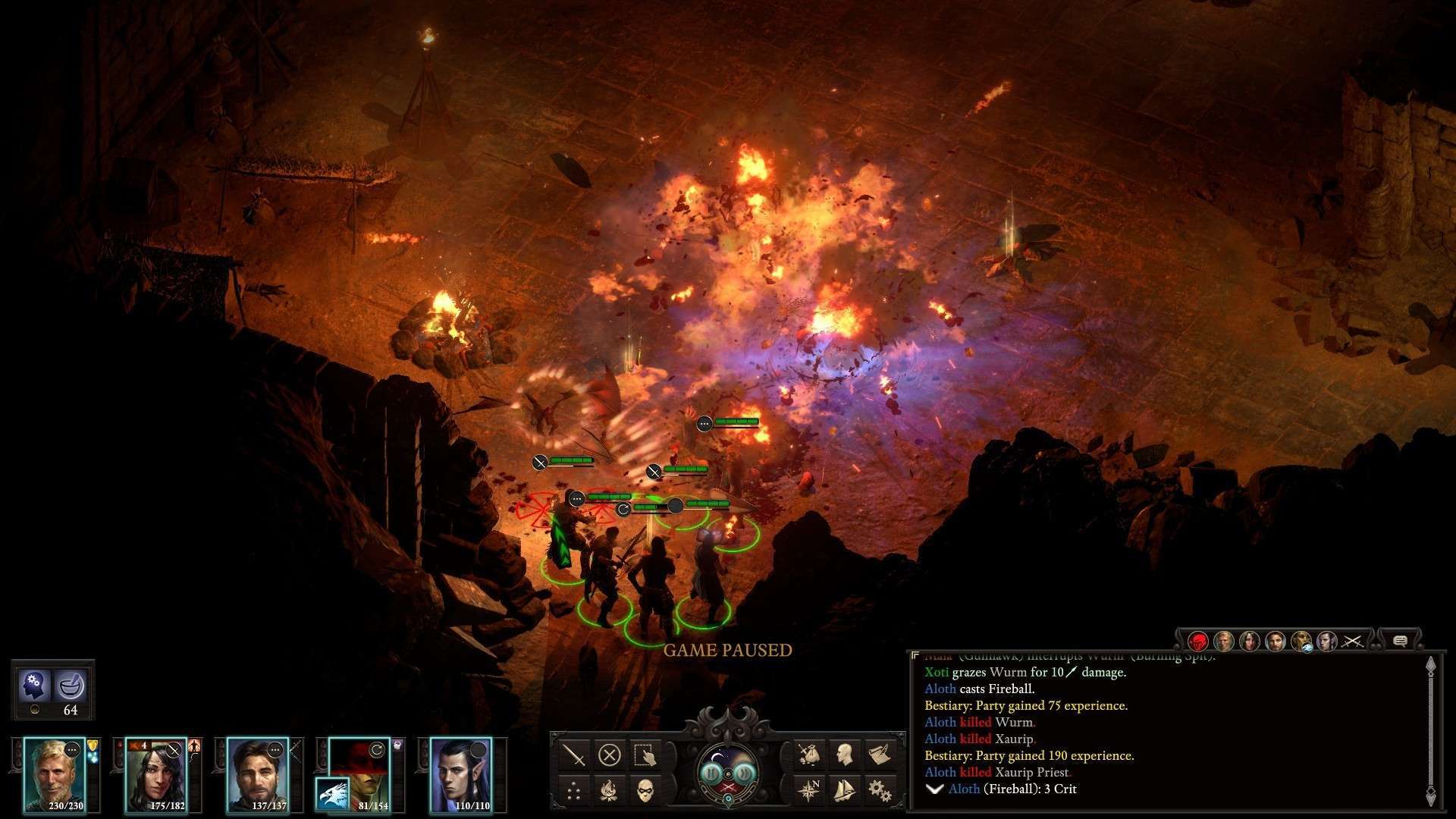This screenshot has height=819, width=1456.
Task: Select the blond bearded man's party portrait
Action: pos(54,773)
